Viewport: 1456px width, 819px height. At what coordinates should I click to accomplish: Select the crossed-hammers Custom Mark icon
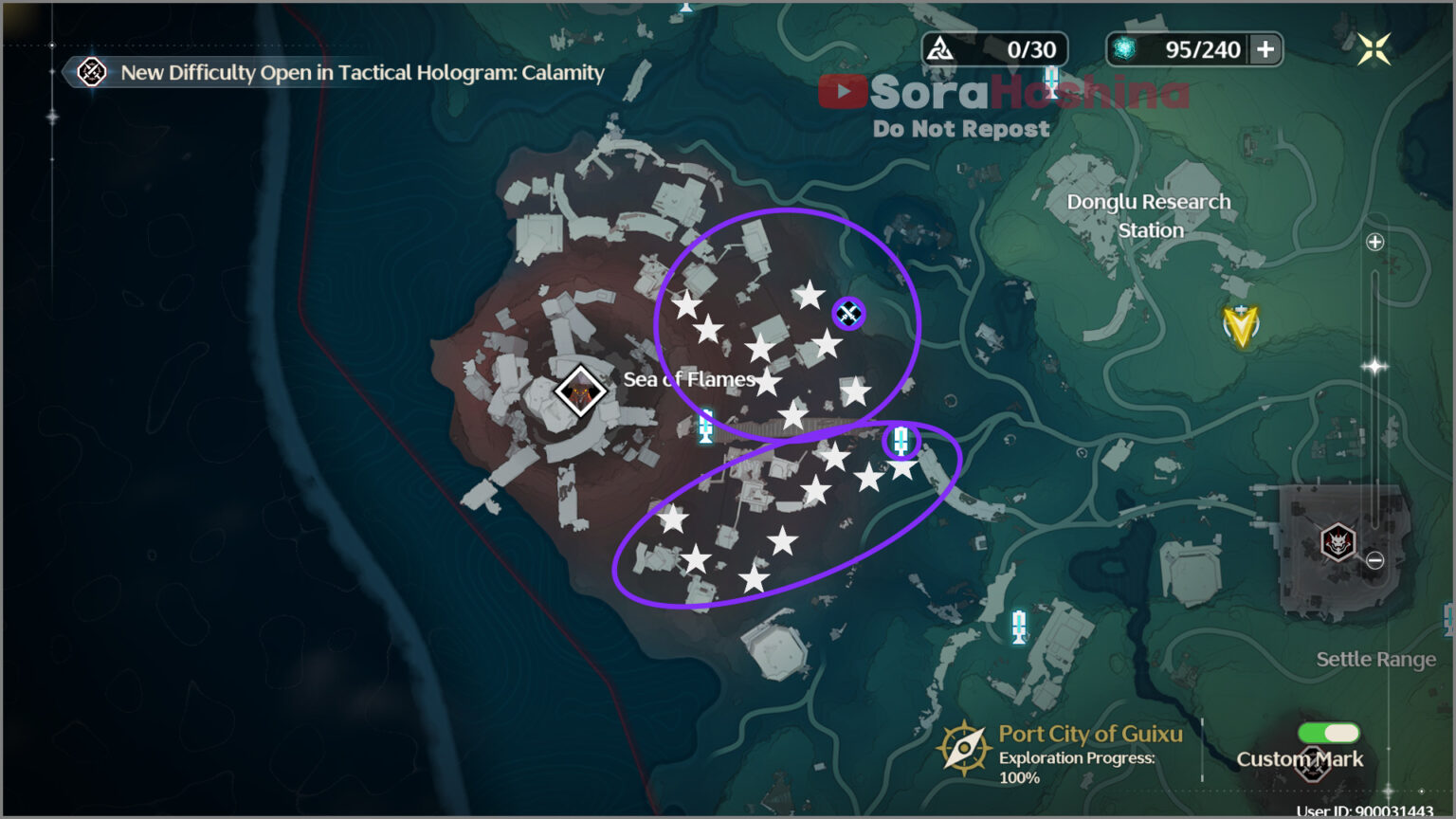(x=1316, y=764)
